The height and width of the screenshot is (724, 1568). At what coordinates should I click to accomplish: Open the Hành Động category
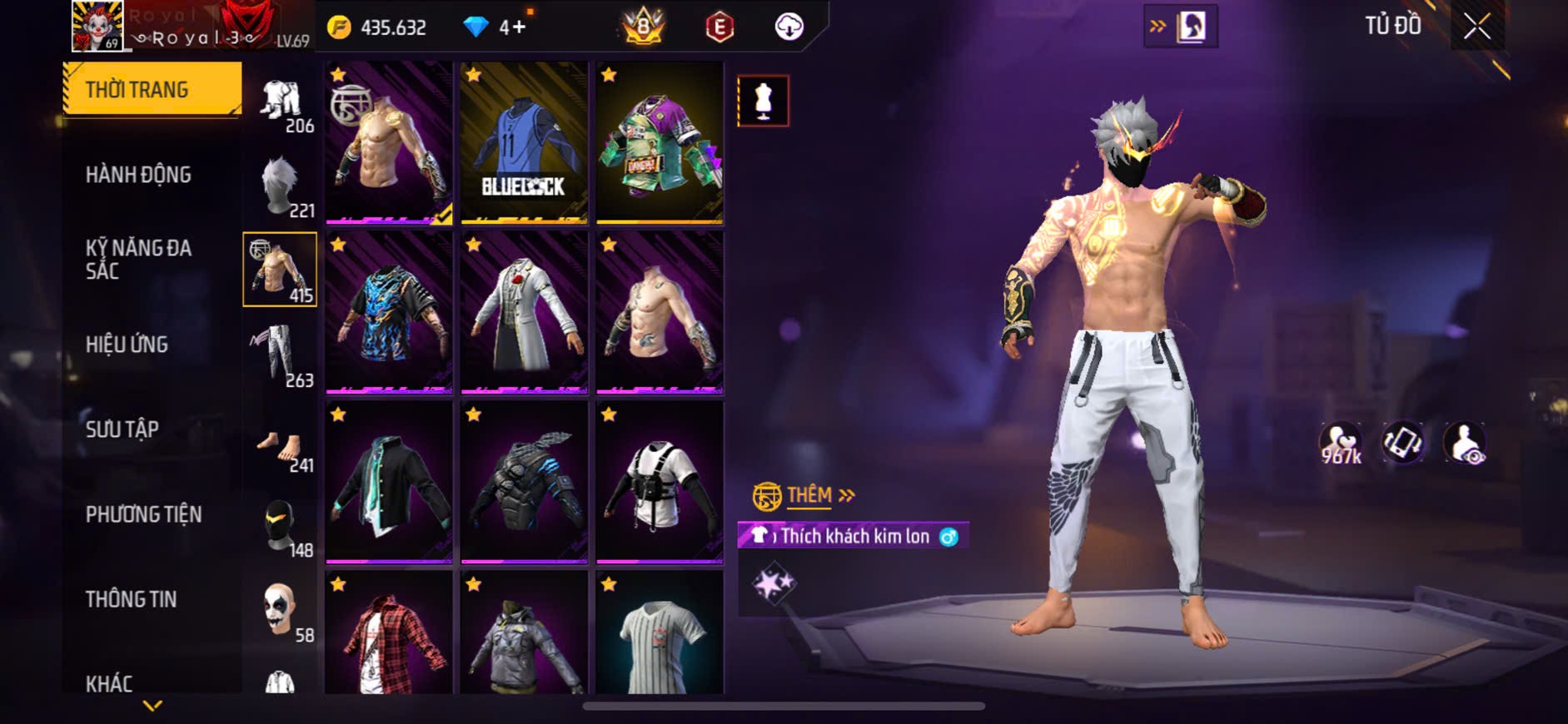click(x=138, y=175)
